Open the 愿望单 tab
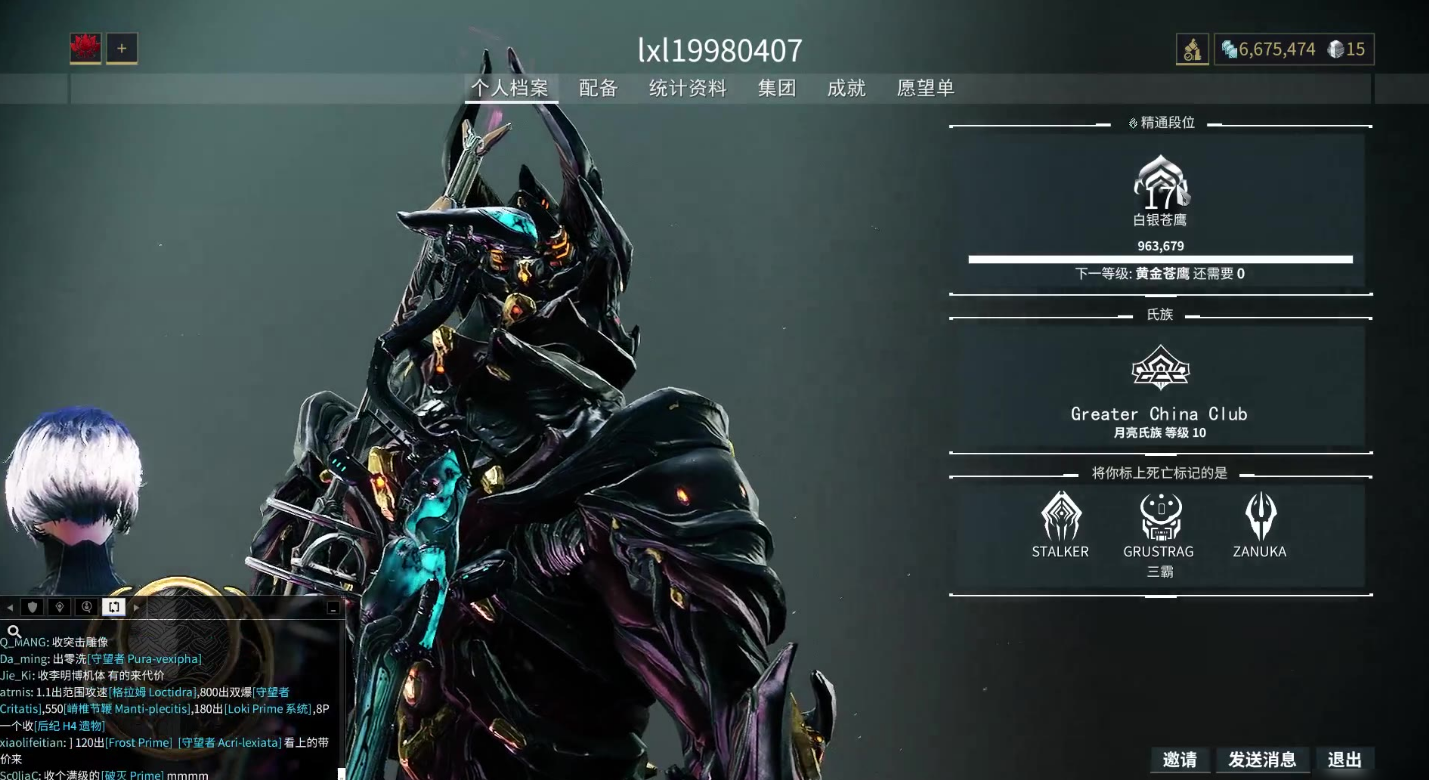Viewport: 1429px width, 780px height. pyautogui.click(x=925, y=88)
